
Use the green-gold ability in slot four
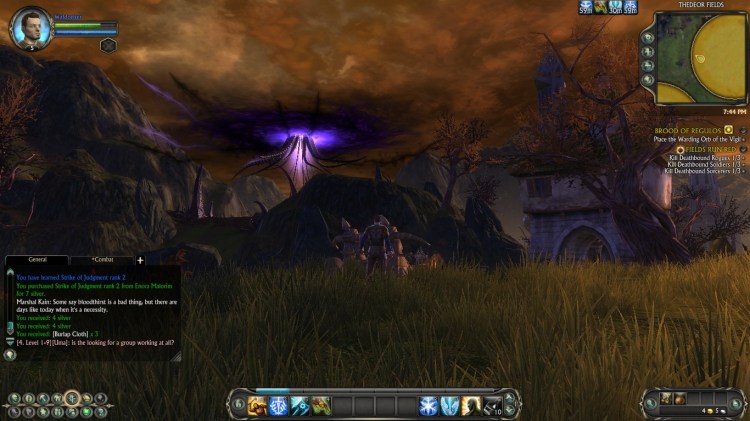tap(320, 405)
